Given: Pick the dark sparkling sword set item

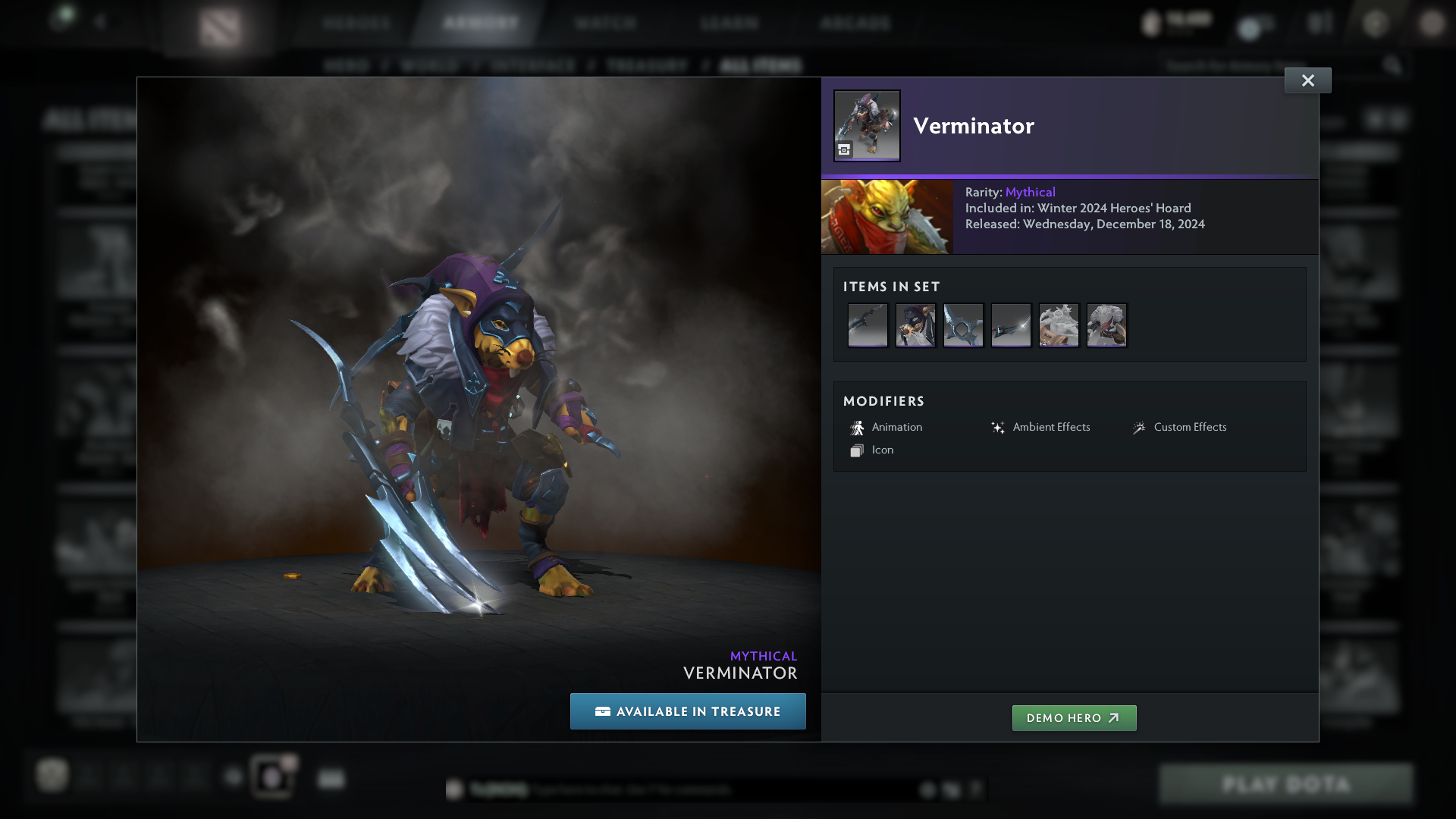Looking at the screenshot, I should [1011, 325].
